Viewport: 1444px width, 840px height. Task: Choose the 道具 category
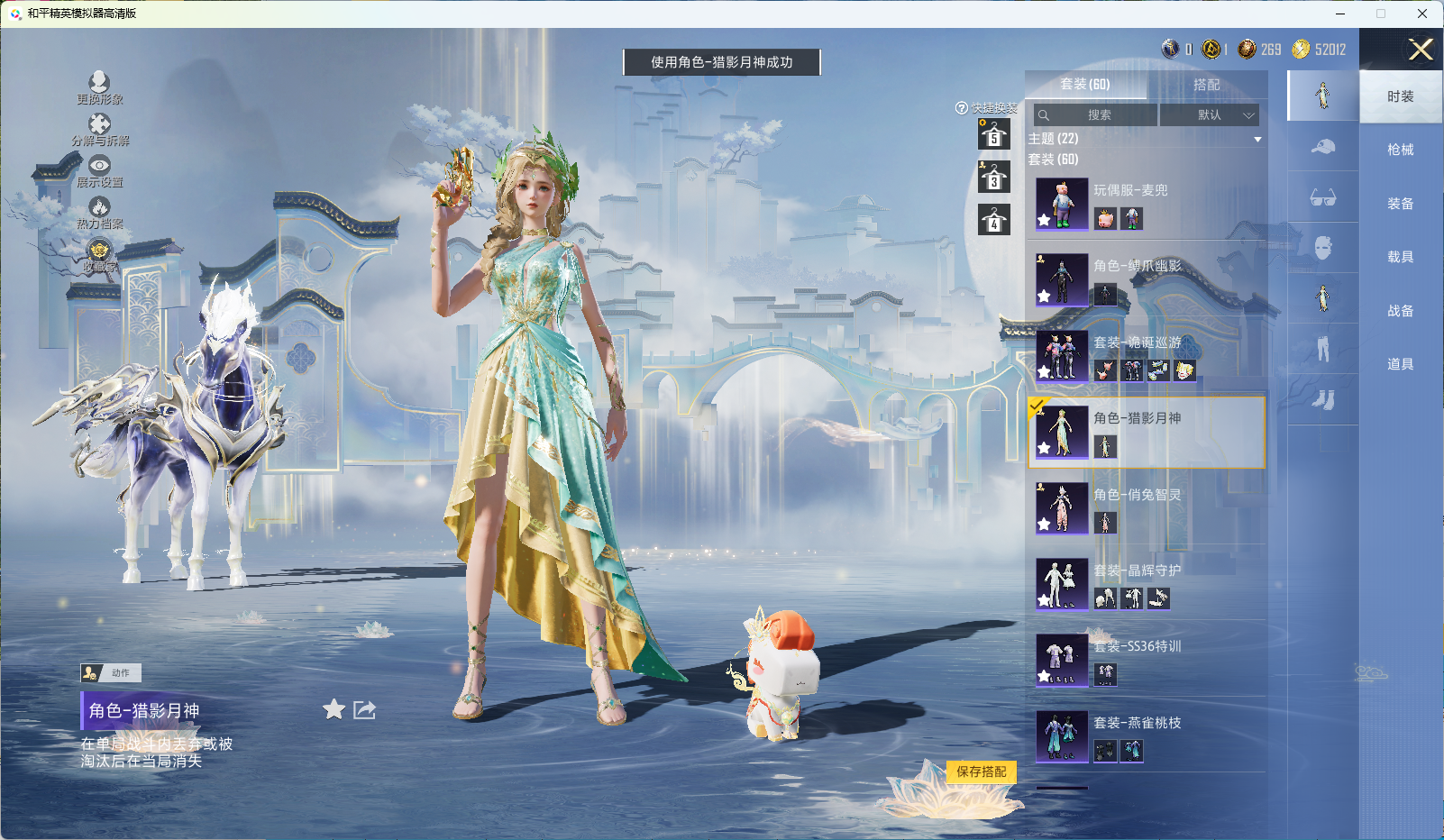pyautogui.click(x=1400, y=364)
